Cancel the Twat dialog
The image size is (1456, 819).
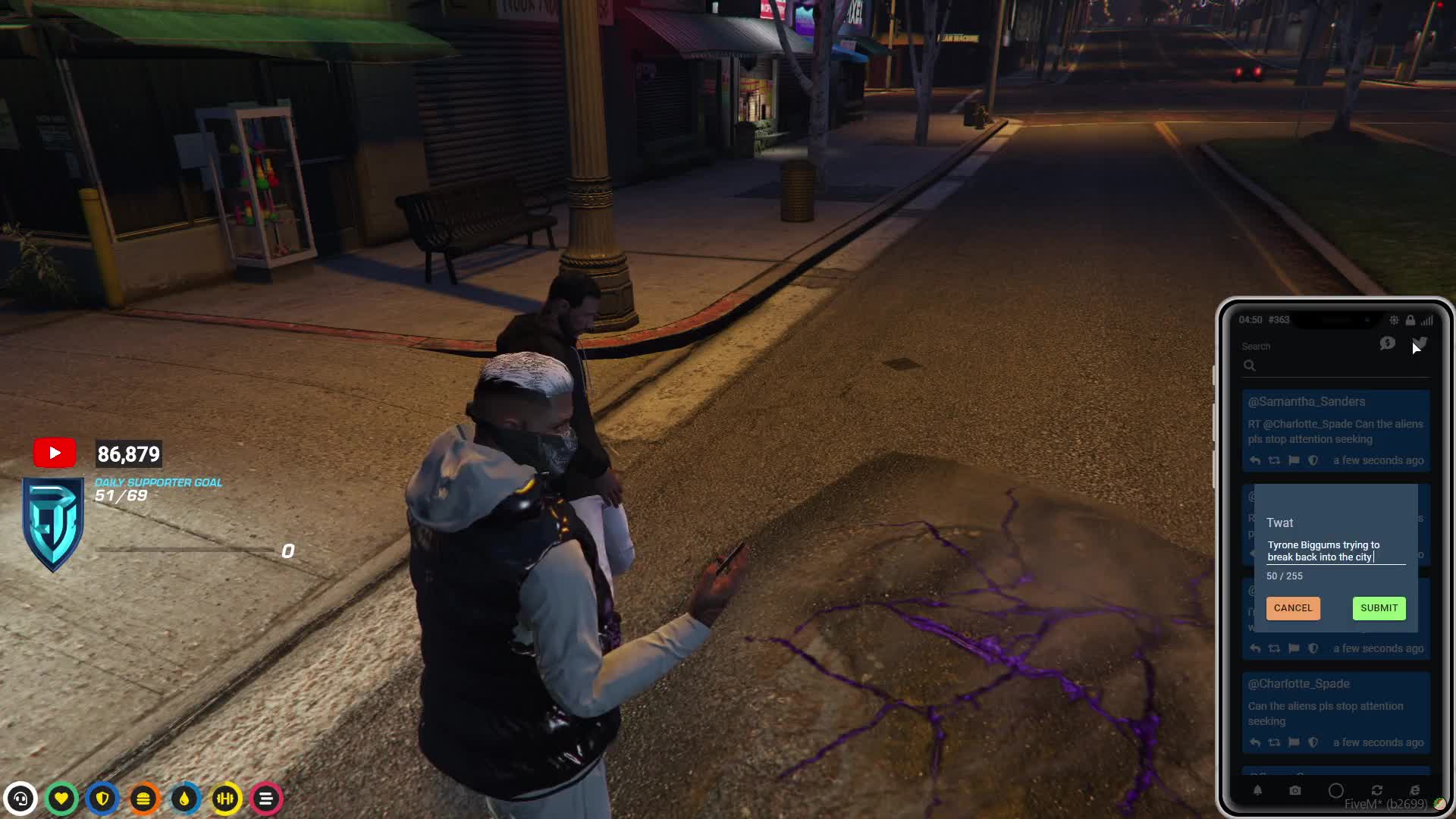point(1292,608)
